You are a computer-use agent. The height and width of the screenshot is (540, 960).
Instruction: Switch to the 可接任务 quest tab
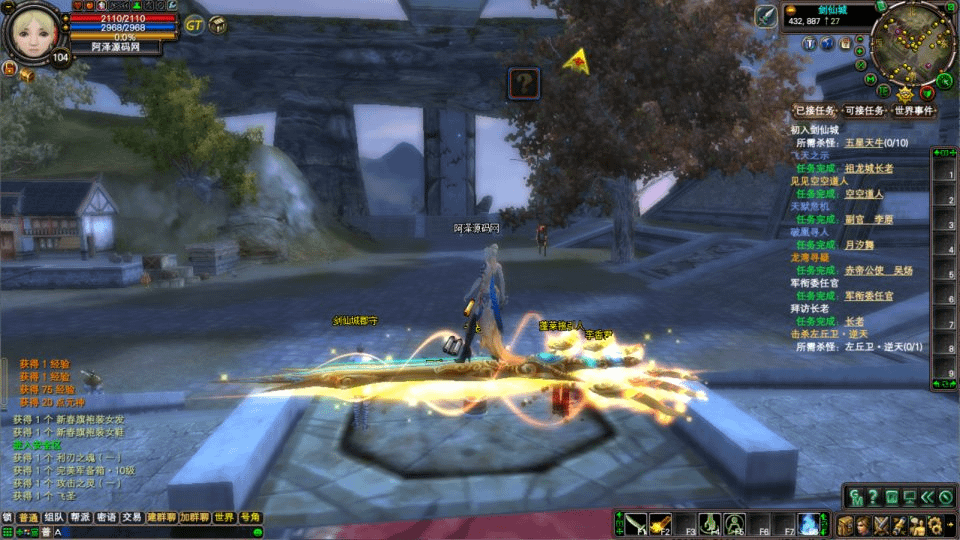[x=864, y=111]
